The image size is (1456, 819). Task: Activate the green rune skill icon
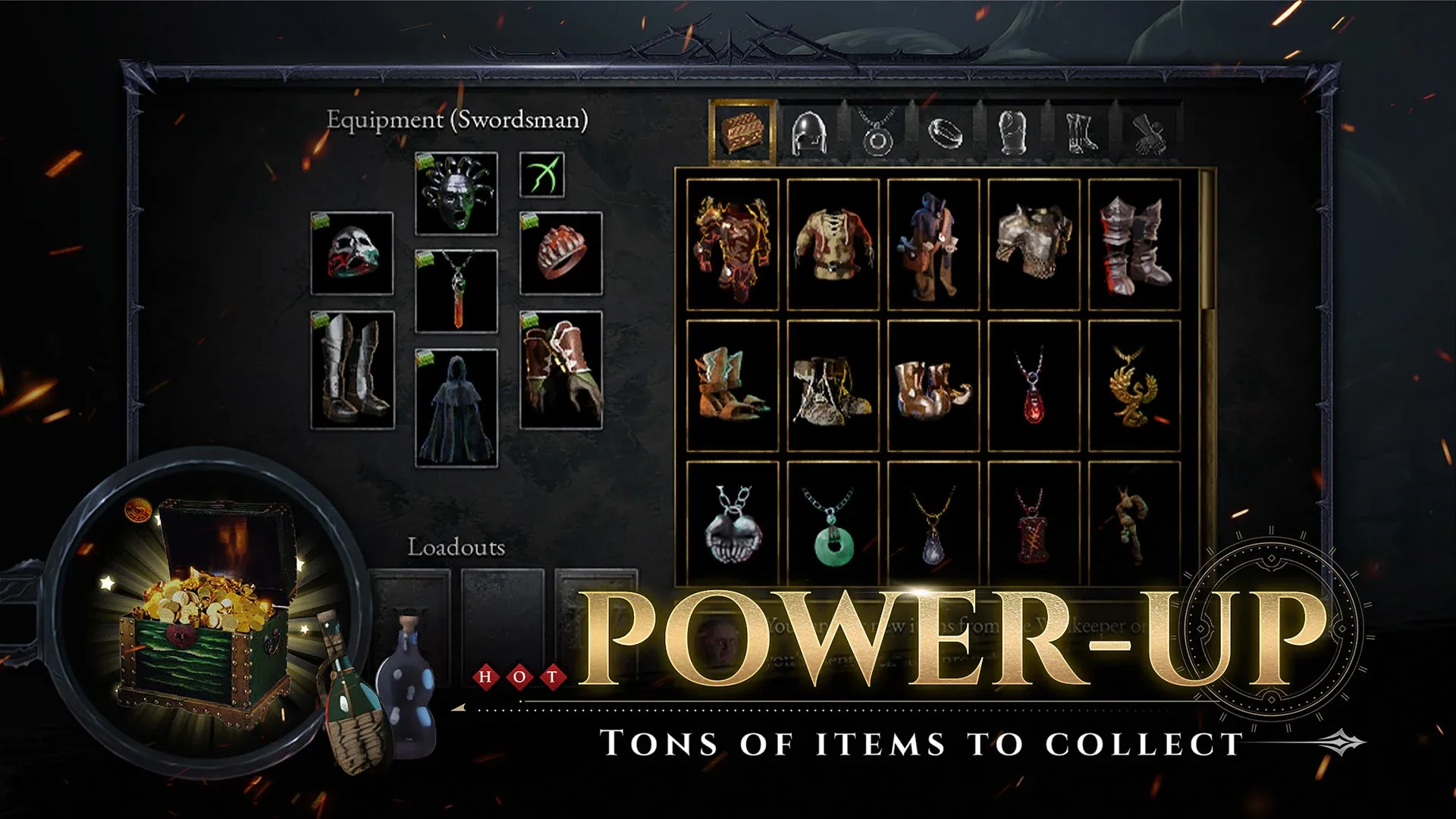[x=542, y=174]
